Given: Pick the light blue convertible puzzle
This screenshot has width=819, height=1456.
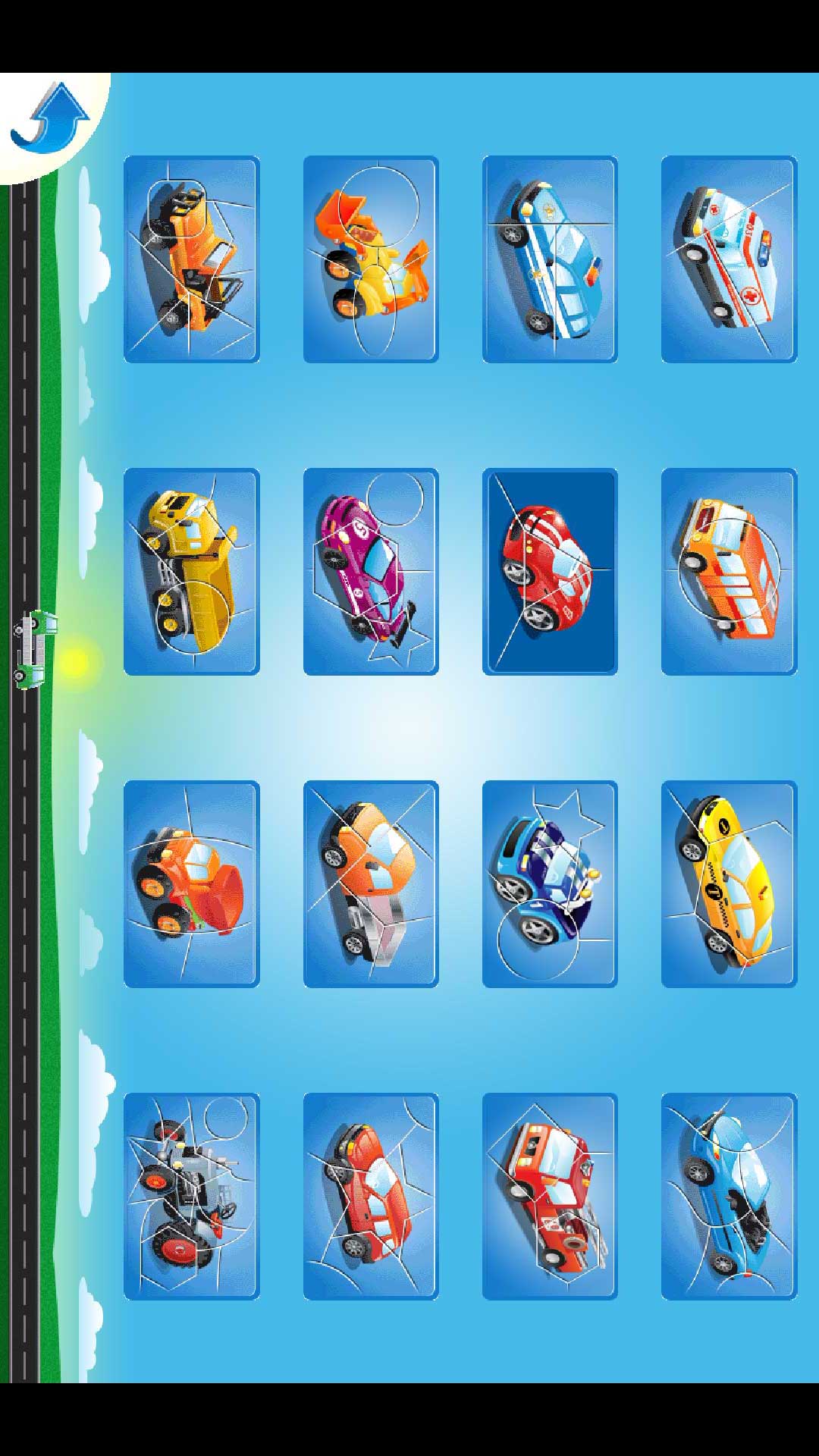Looking at the screenshot, I should pyautogui.click(x=729, y=1197).
